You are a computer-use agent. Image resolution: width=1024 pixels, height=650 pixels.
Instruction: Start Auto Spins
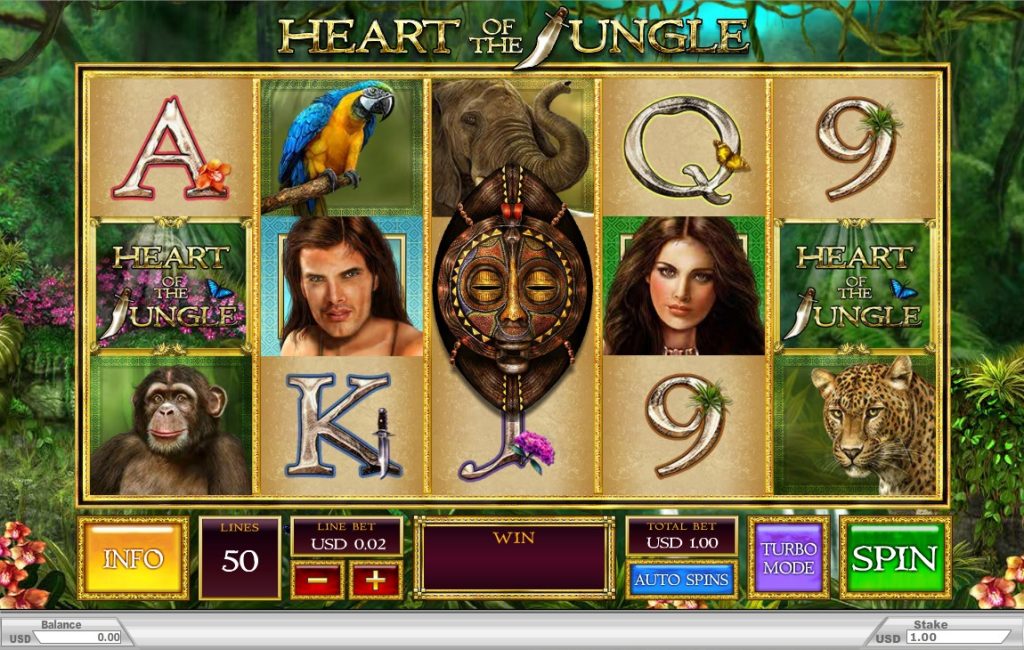[x=682, y=579]
